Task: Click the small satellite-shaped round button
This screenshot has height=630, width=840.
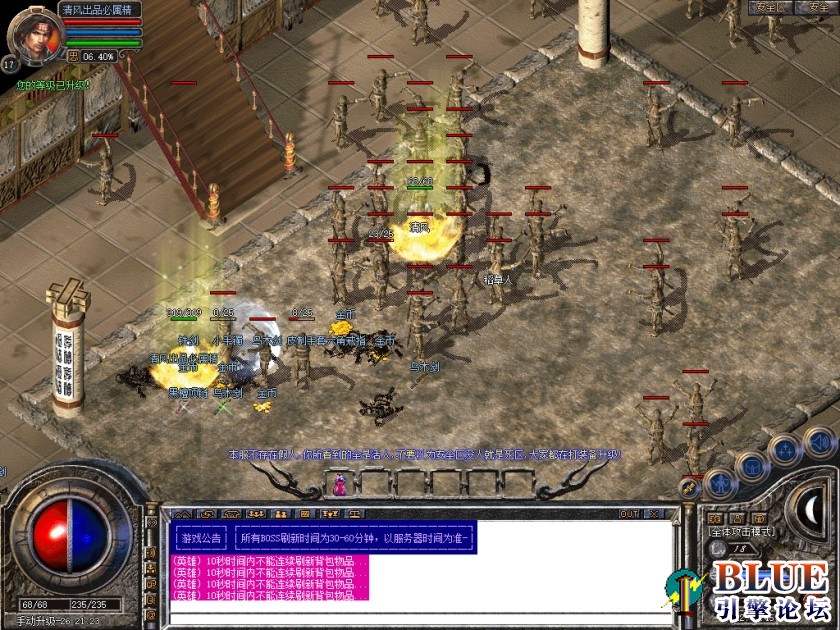Action: 690,487
